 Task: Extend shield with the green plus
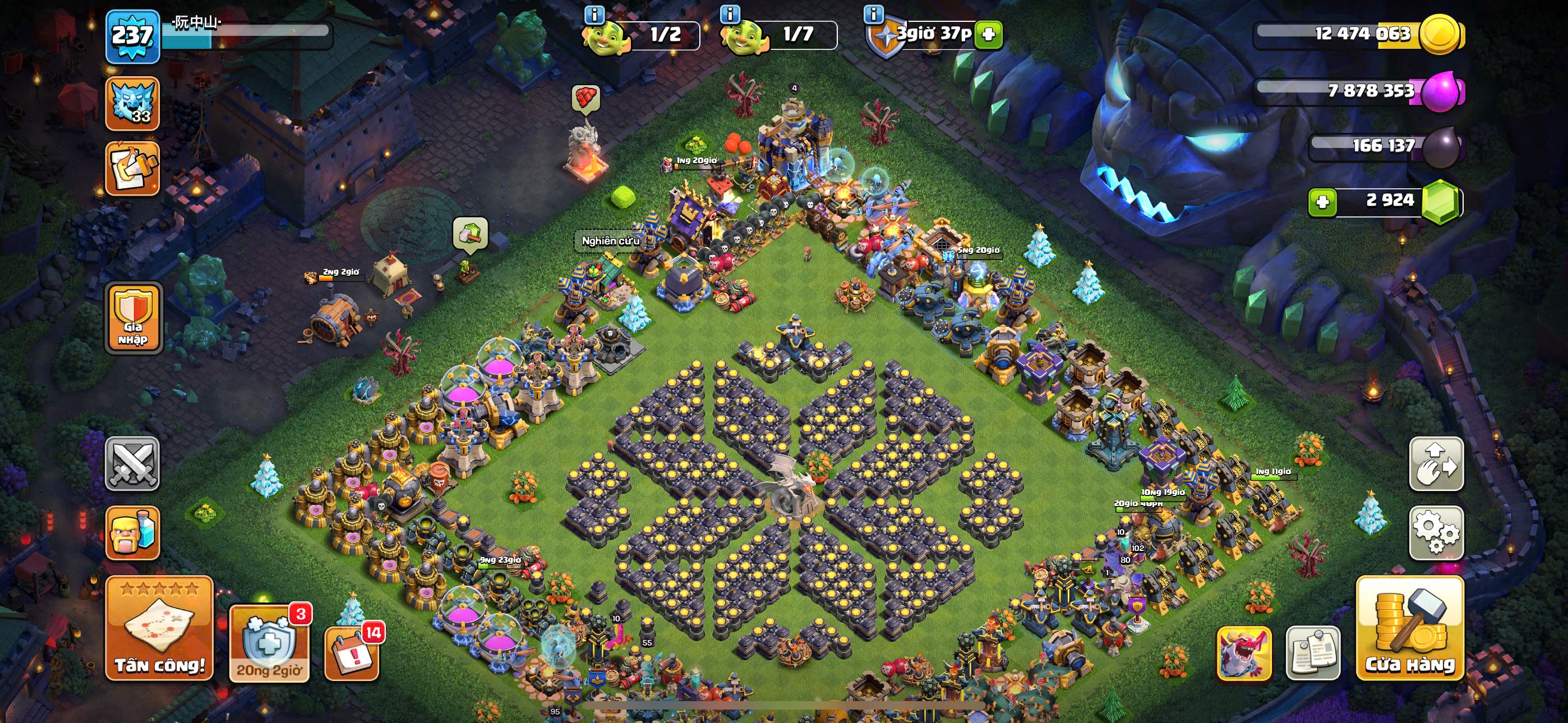tap(989, 34)
